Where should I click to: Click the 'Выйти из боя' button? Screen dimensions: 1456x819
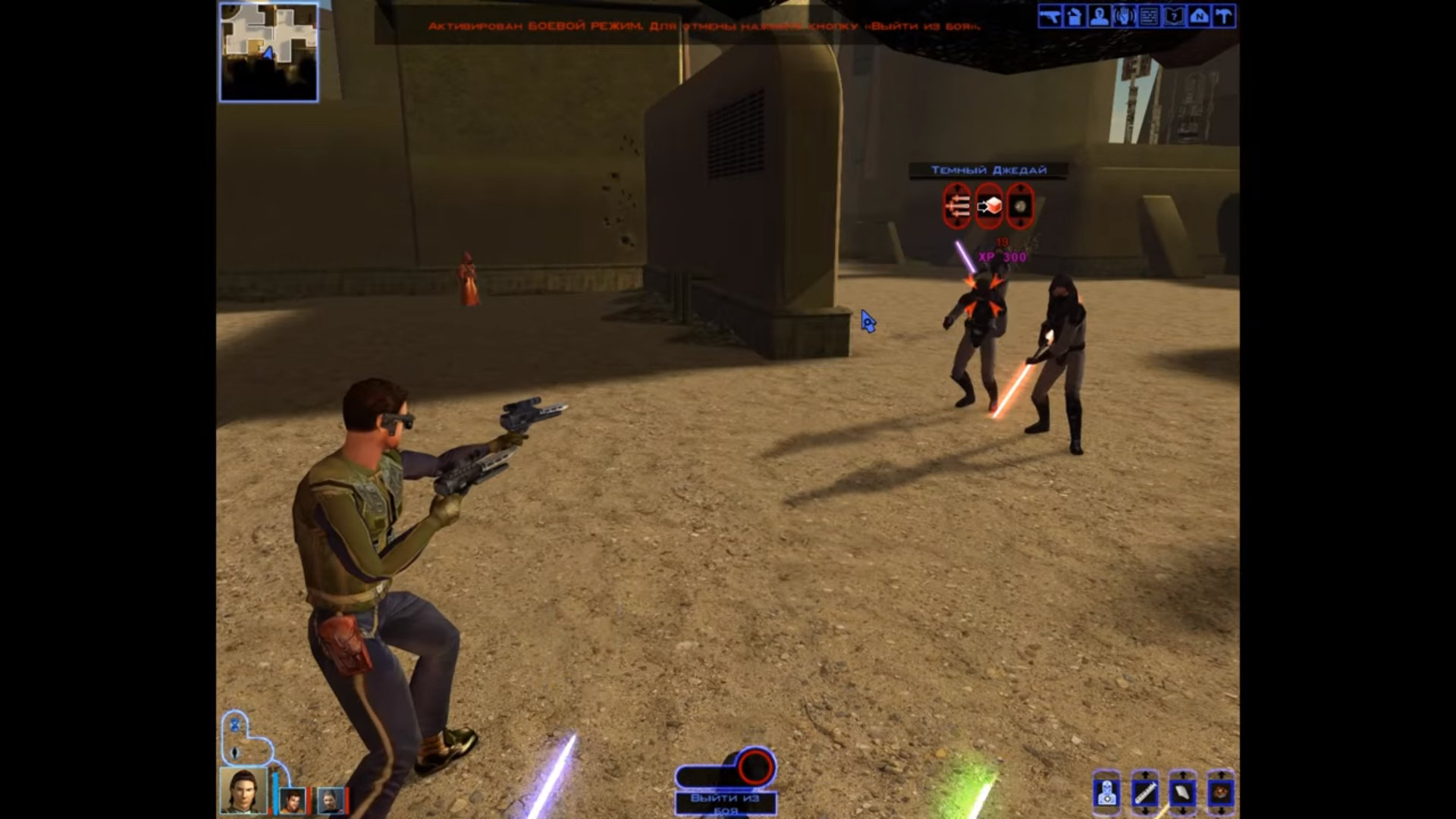725,802
